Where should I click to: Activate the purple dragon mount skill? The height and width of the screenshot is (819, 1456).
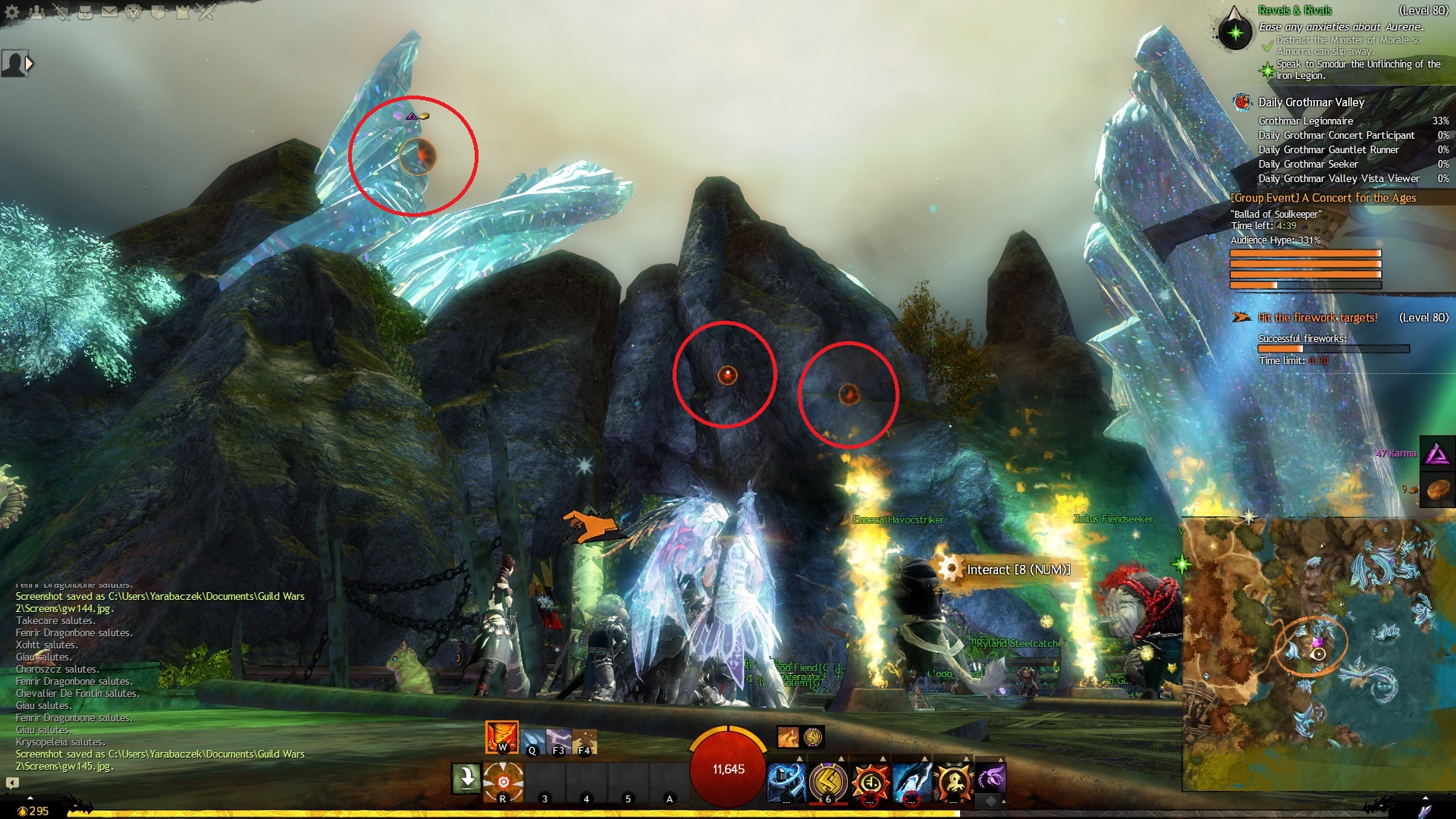pos(990,777)
